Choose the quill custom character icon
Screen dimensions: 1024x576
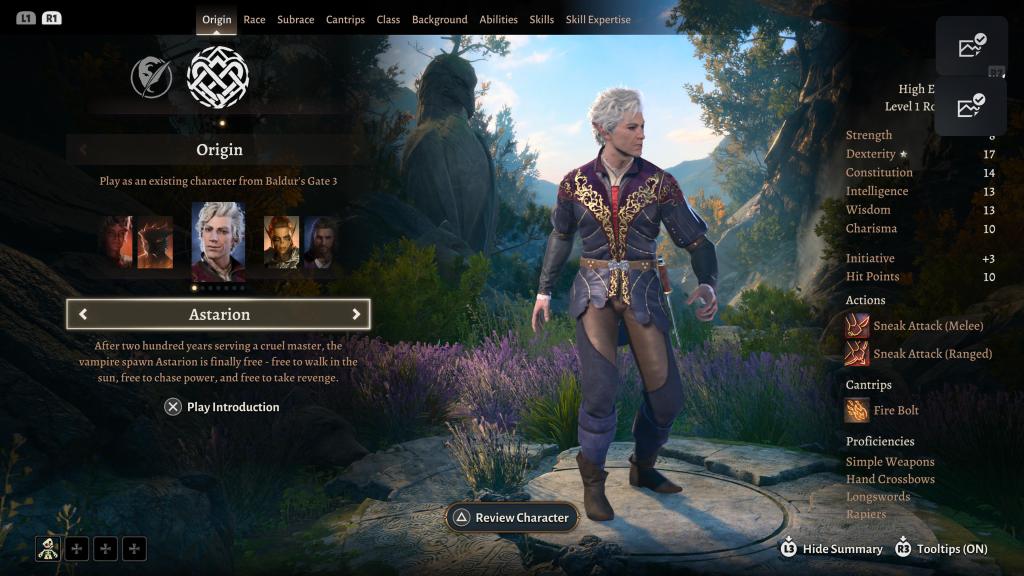(152, 77)
